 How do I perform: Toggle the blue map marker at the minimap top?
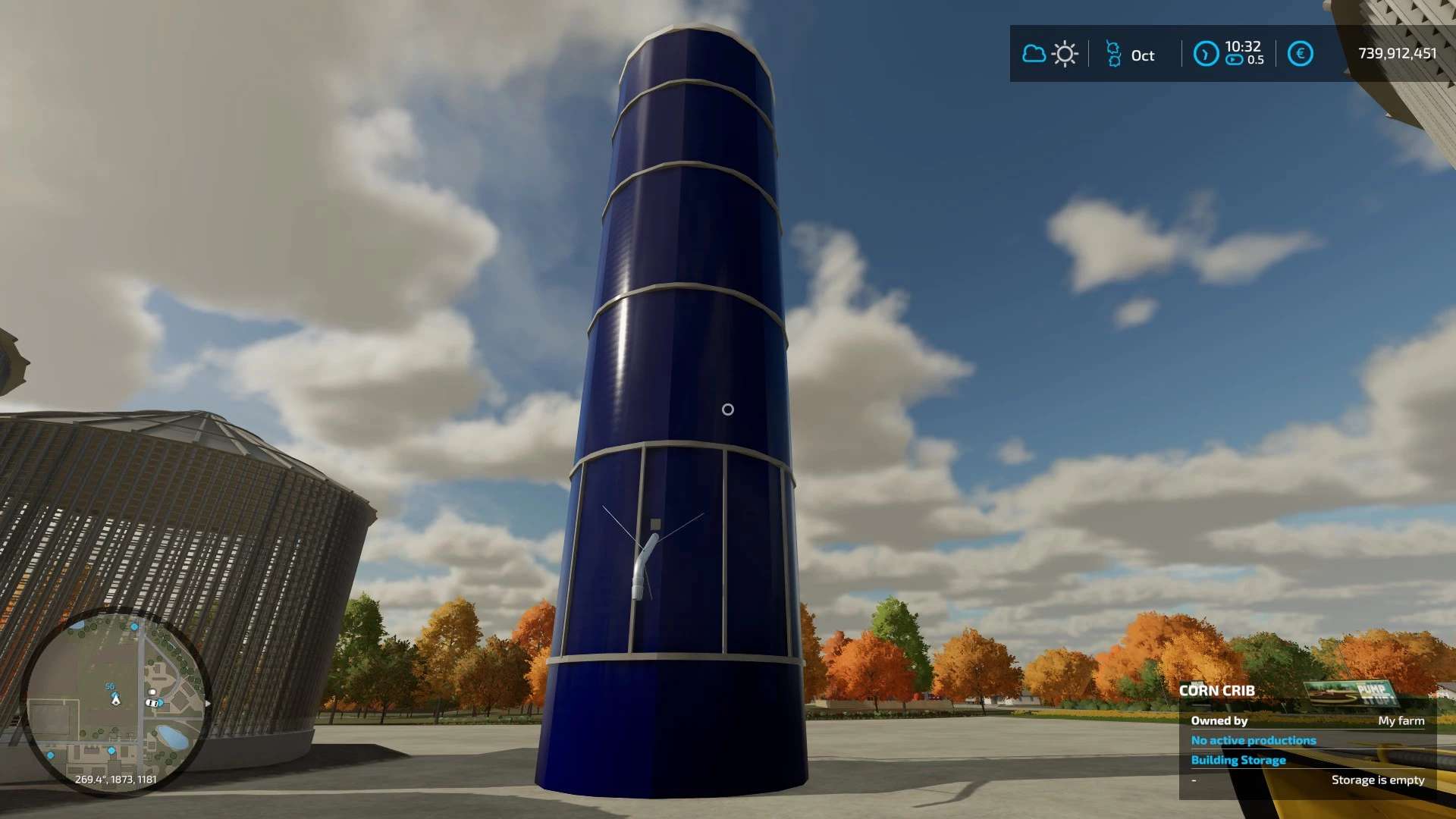(134, 627)
